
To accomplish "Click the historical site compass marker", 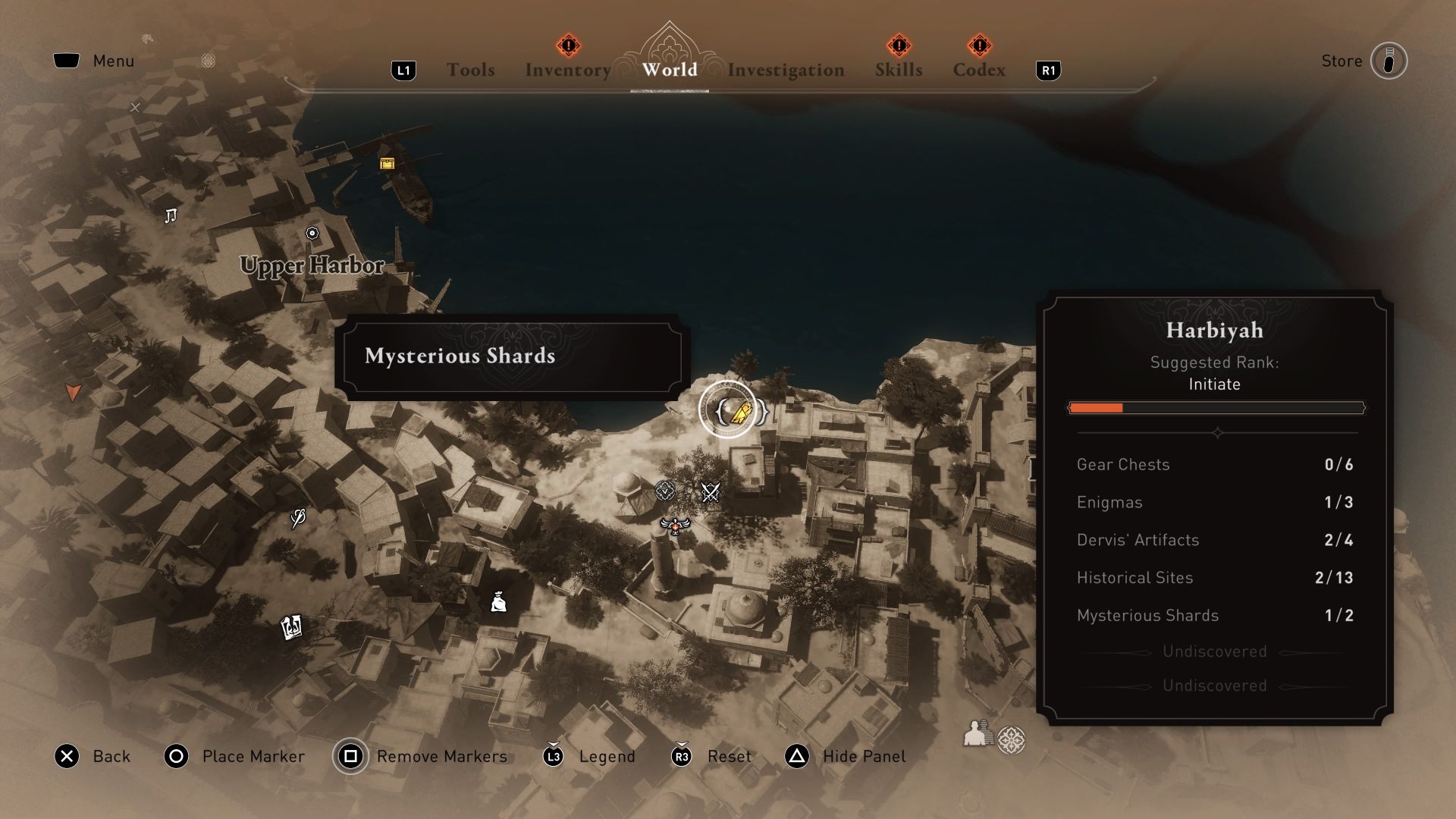I will click(664, 491).
